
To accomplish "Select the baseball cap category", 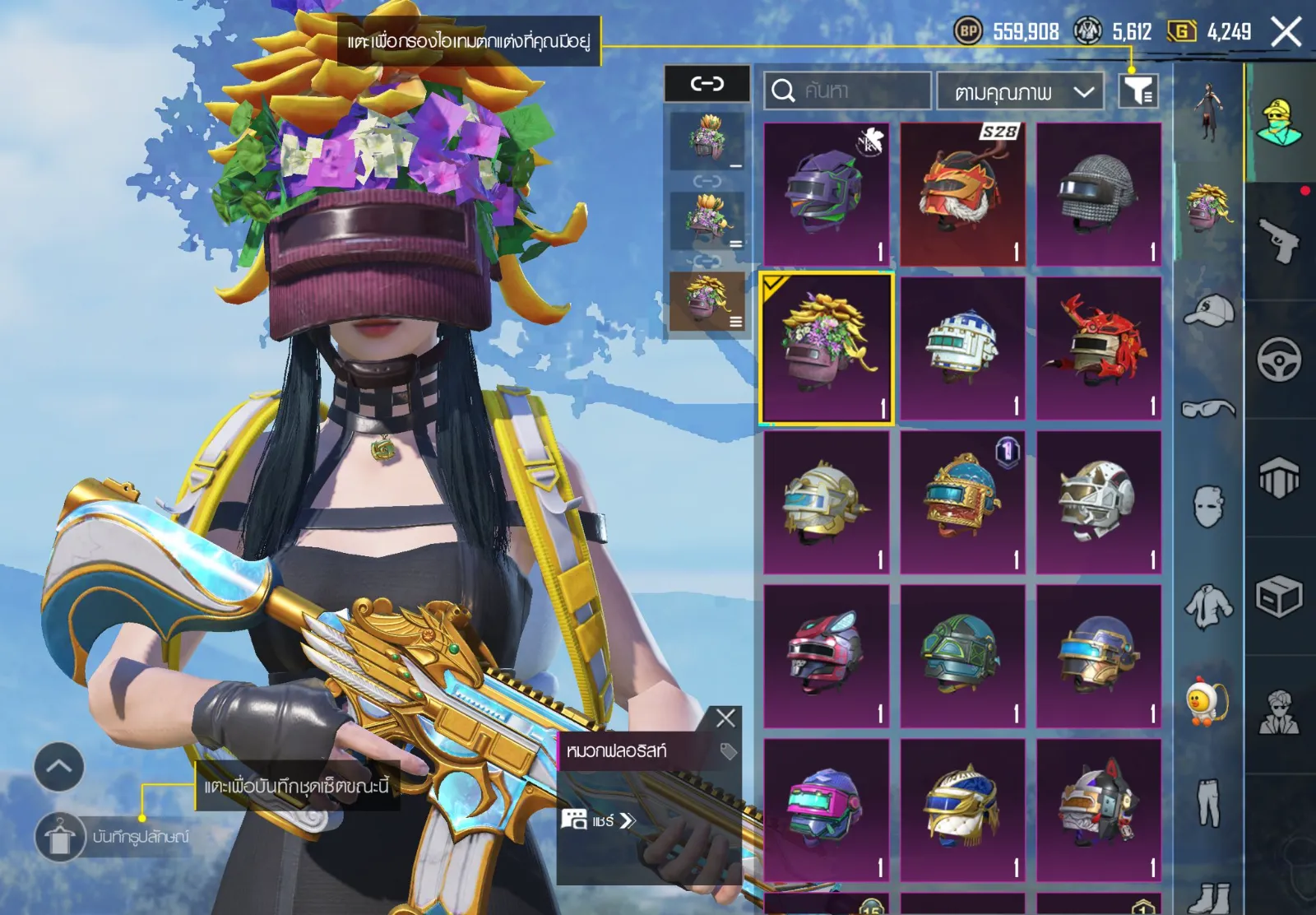I will pyautogui.click(x=1209, y=310).
